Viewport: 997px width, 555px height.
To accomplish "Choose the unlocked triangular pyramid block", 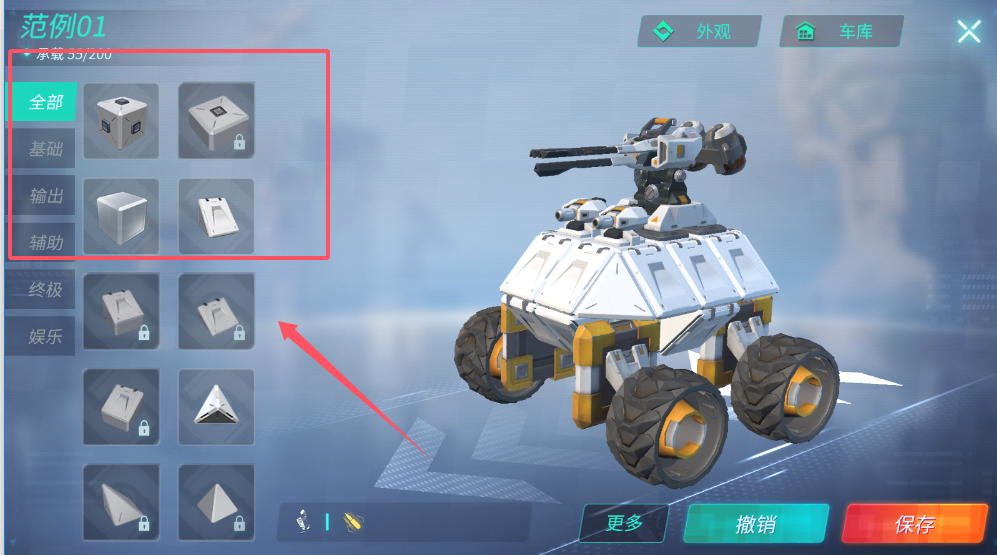I will pos(216,406).
